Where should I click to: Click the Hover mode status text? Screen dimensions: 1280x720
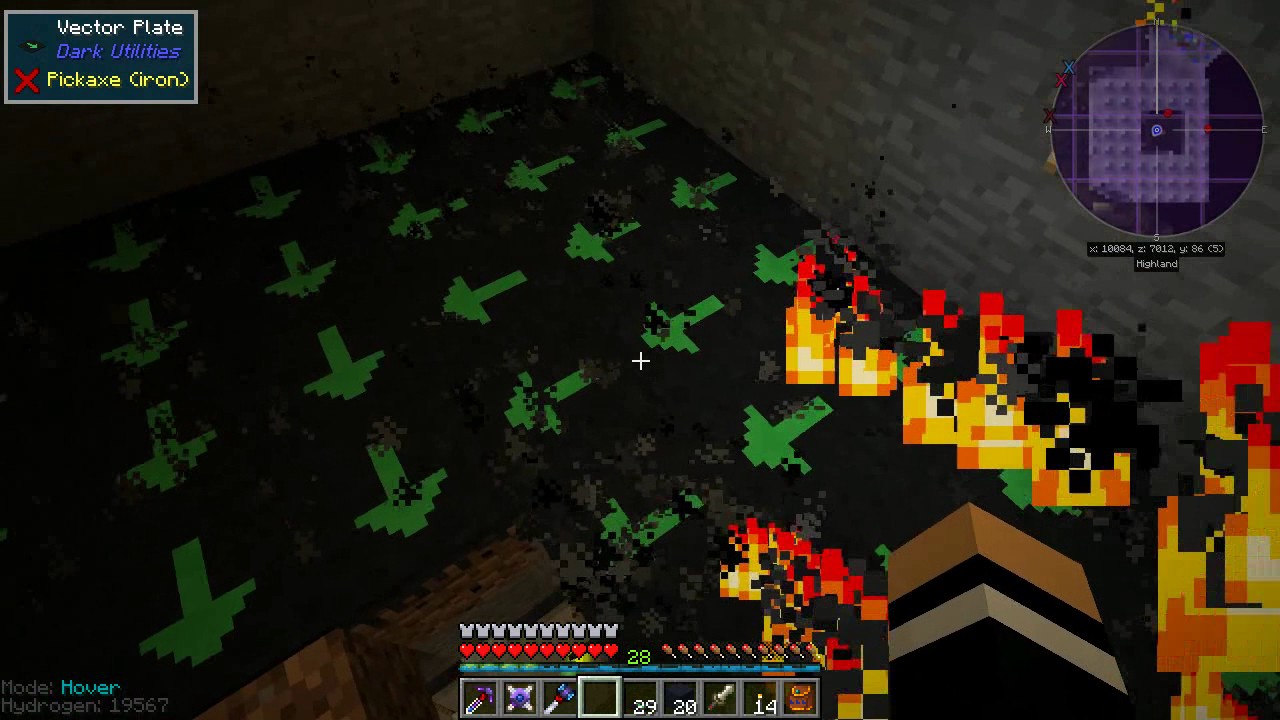[89, 687]
